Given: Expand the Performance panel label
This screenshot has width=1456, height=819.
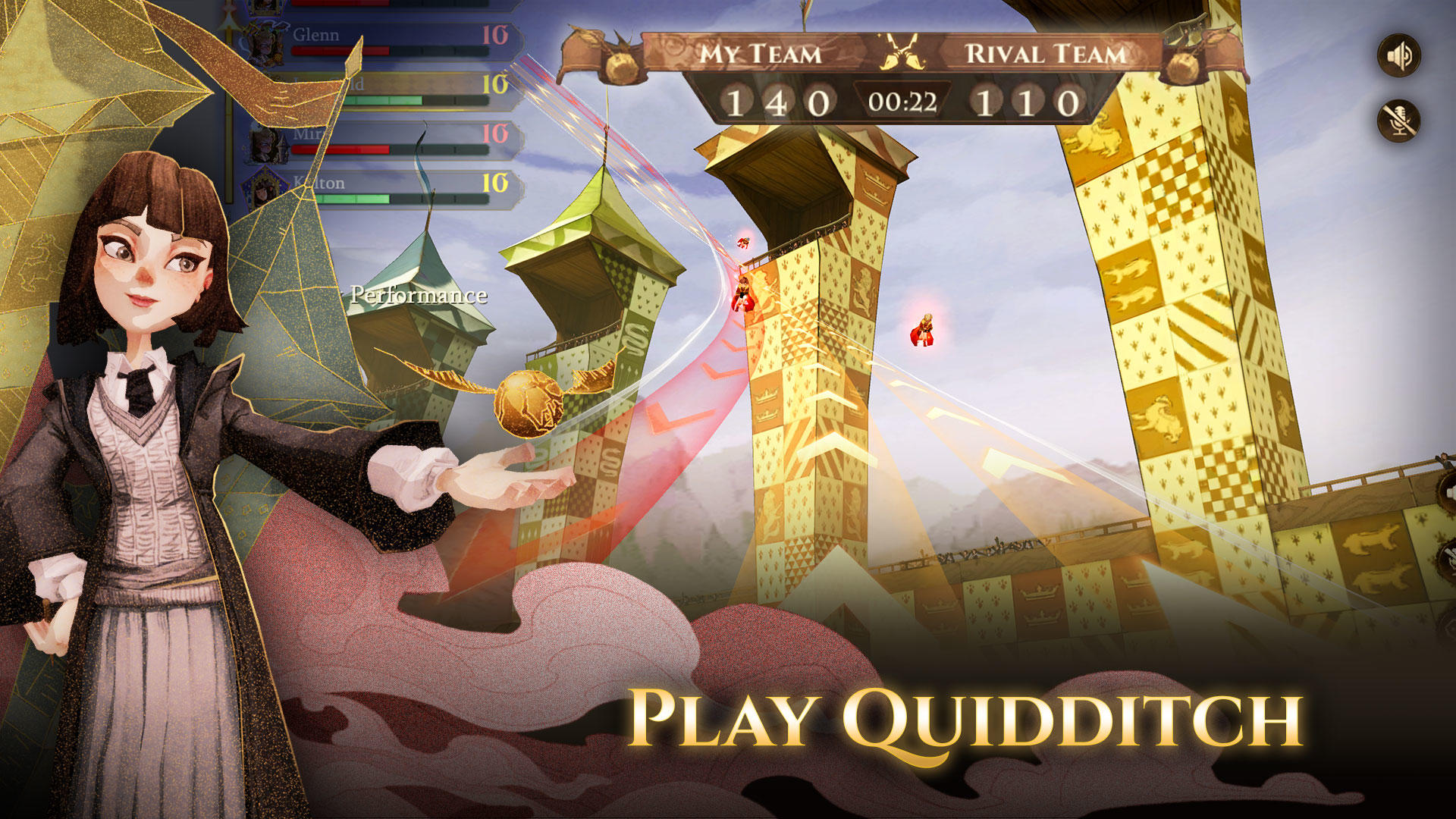Looking at the screenshot, I should click(x=418, y=296).
